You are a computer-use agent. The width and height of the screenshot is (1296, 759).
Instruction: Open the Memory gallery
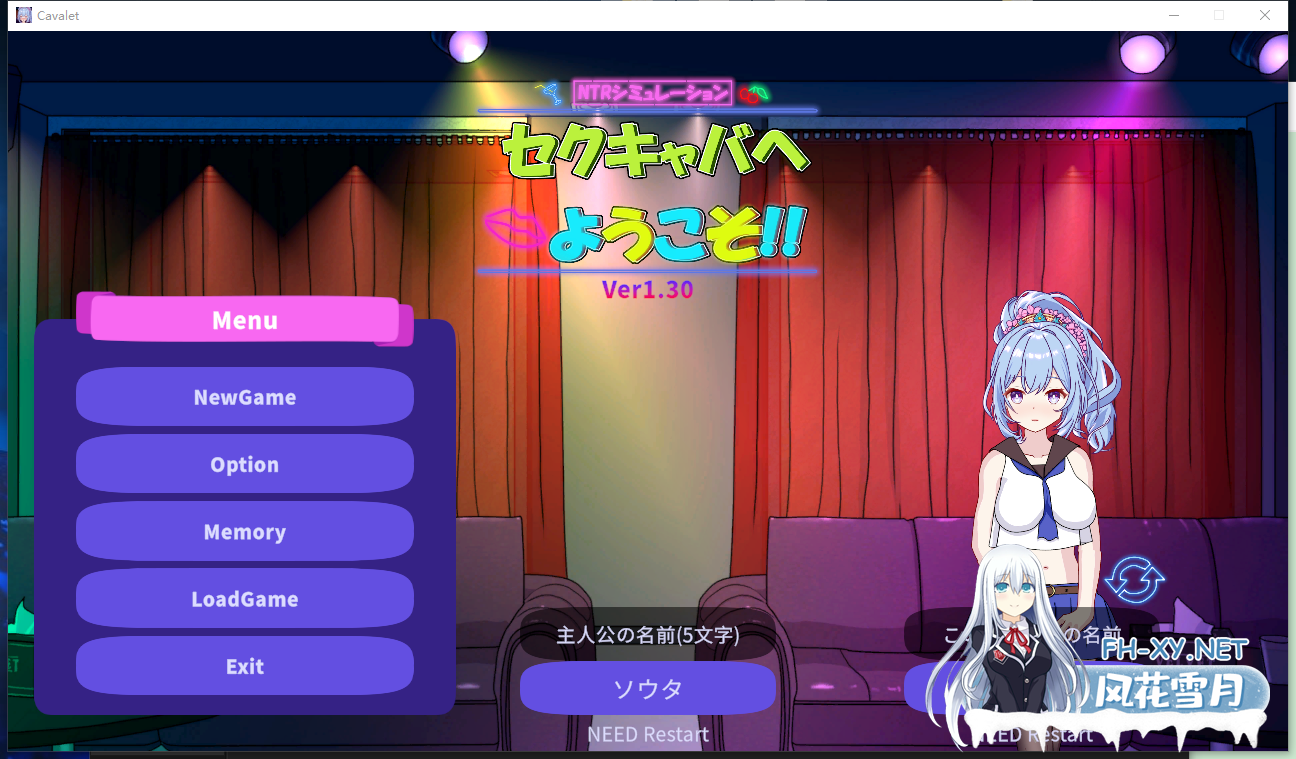point(244,531)
